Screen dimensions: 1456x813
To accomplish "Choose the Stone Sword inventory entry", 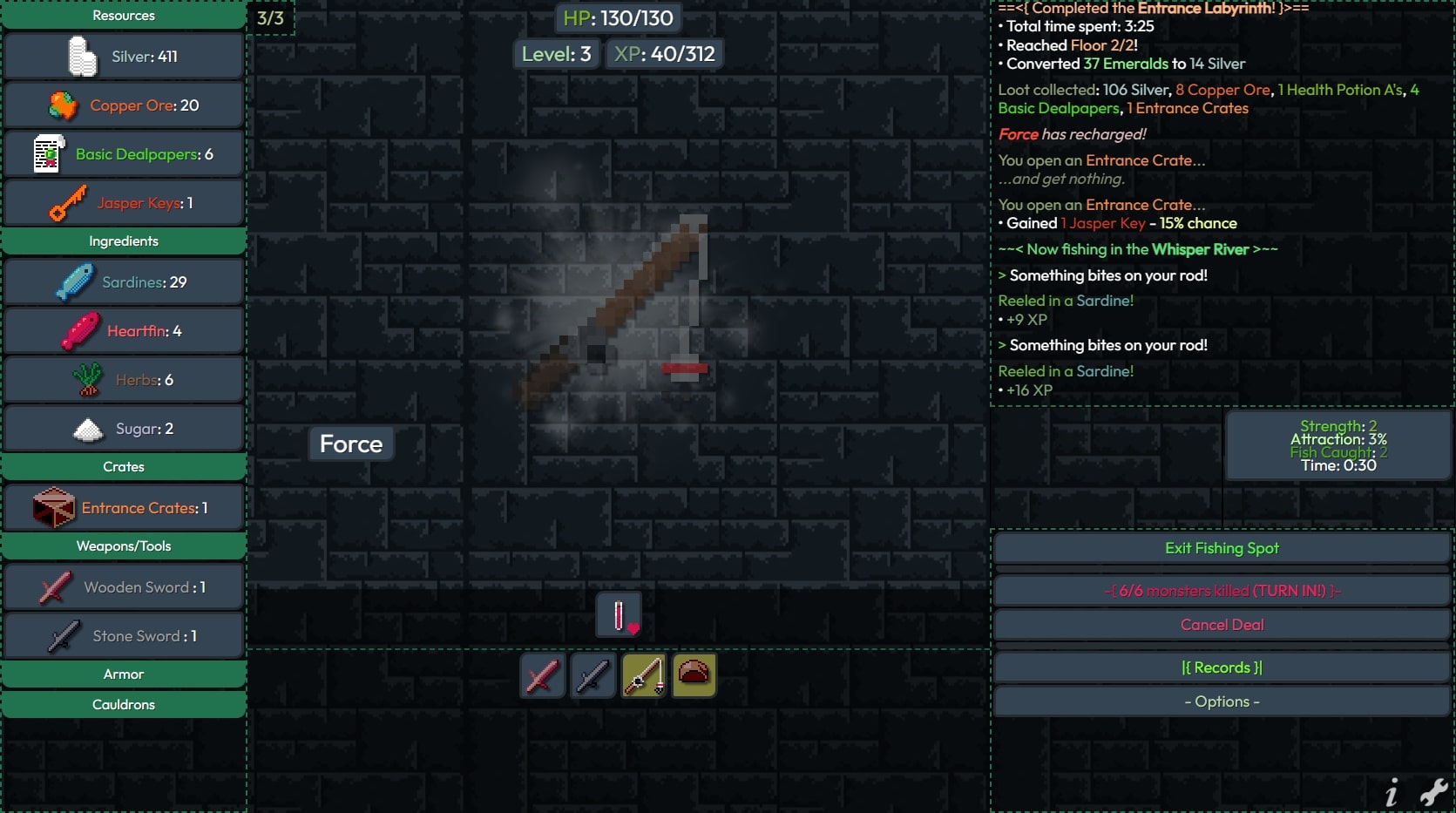I will (x=124, y=636).
